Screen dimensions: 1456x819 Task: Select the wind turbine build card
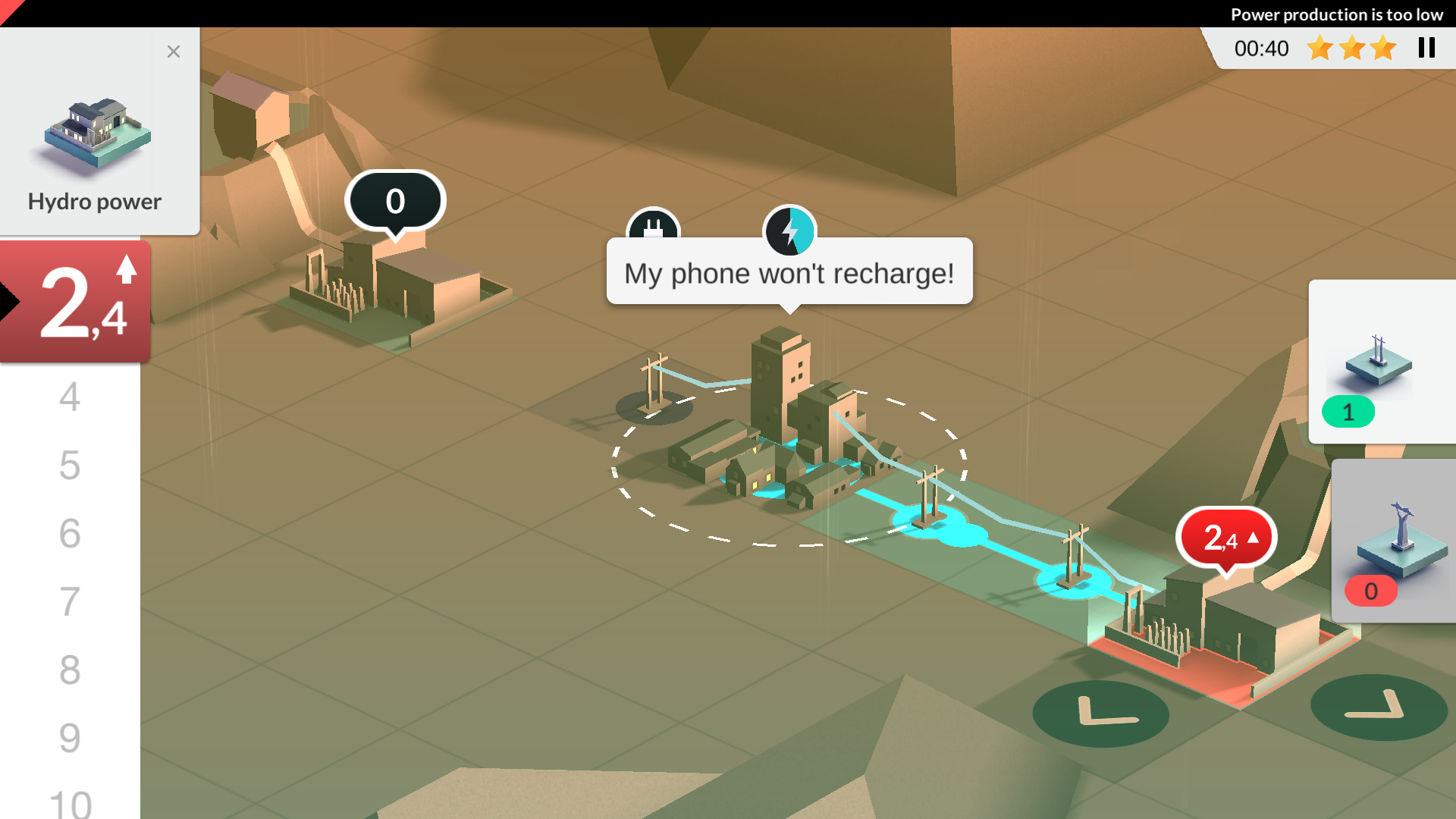[1394, 540]
